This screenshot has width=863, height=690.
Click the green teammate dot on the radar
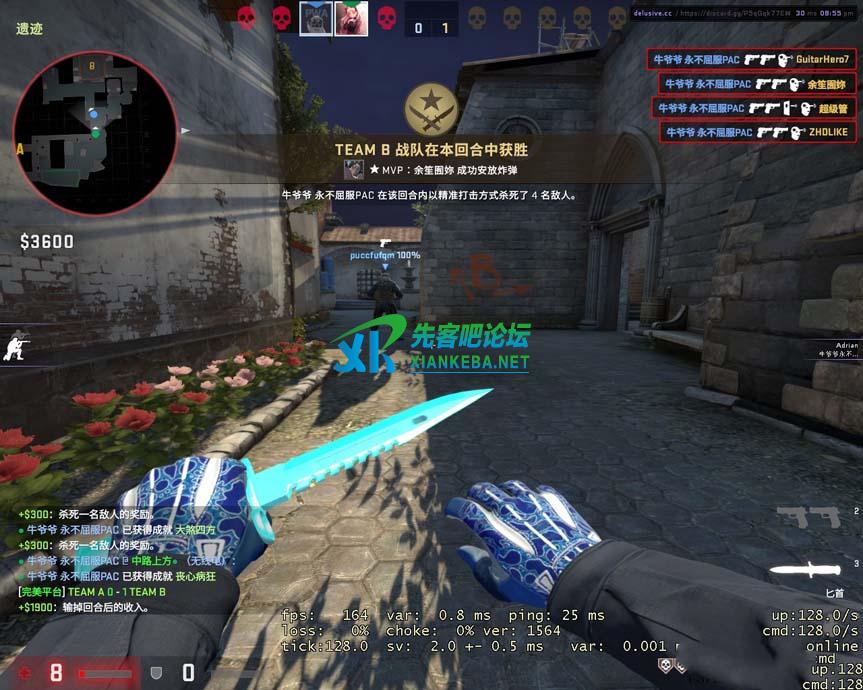95,132
